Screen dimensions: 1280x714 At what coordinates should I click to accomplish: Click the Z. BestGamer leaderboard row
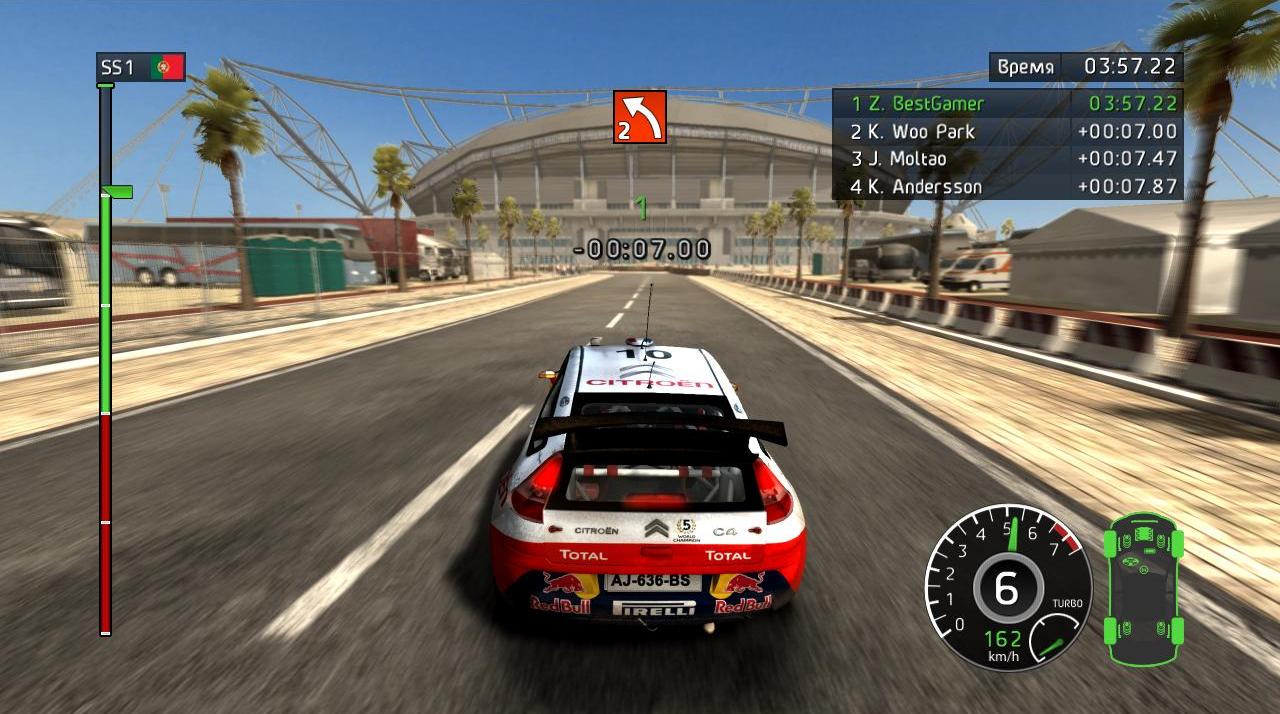point(1007,103)
